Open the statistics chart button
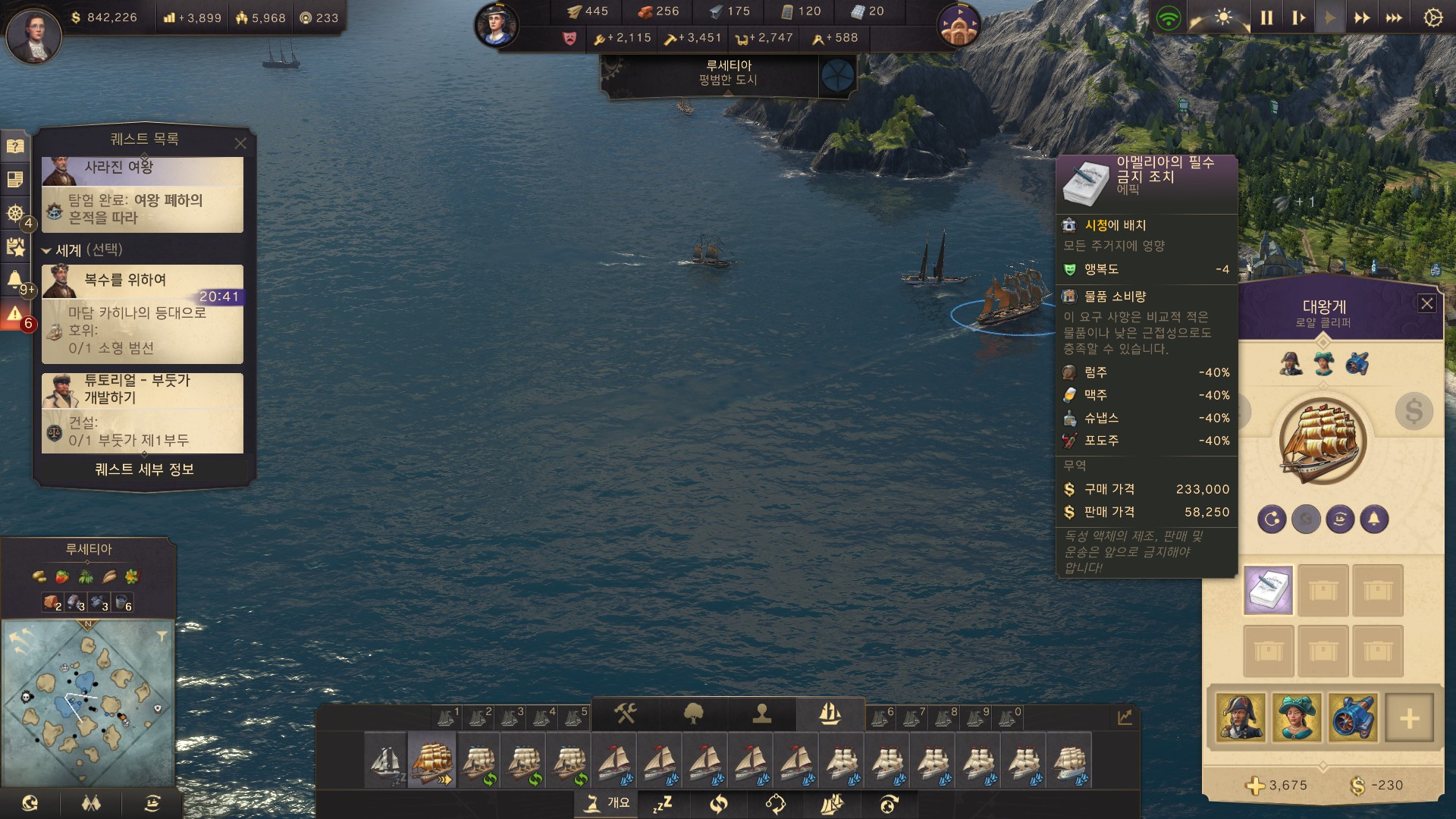The image size is (1456, 819). 1125,717
